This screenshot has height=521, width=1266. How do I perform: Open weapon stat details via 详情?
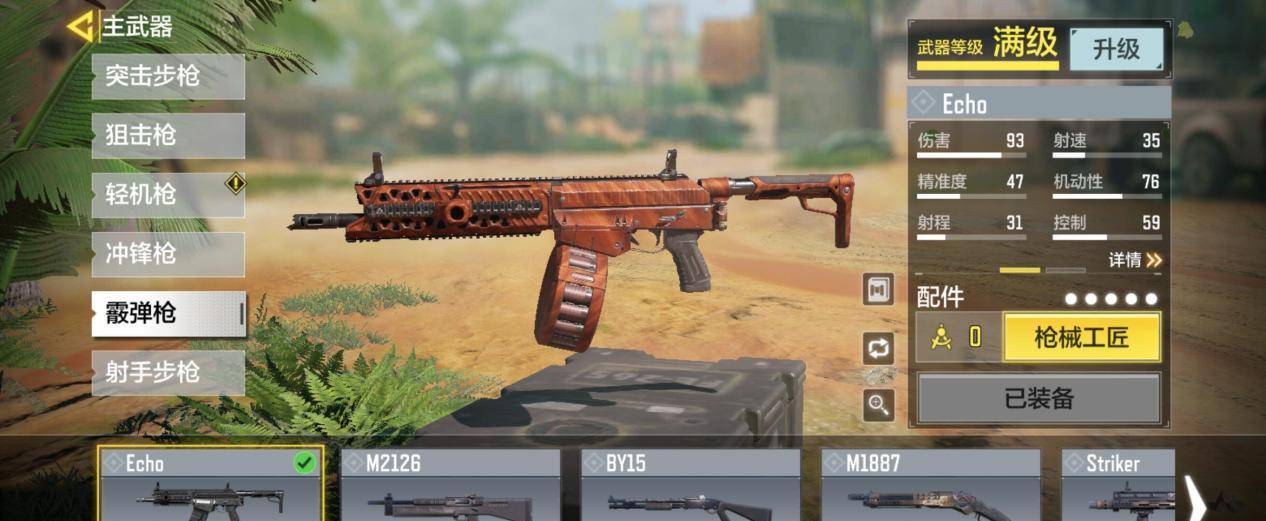click(x=1135, y=260)
